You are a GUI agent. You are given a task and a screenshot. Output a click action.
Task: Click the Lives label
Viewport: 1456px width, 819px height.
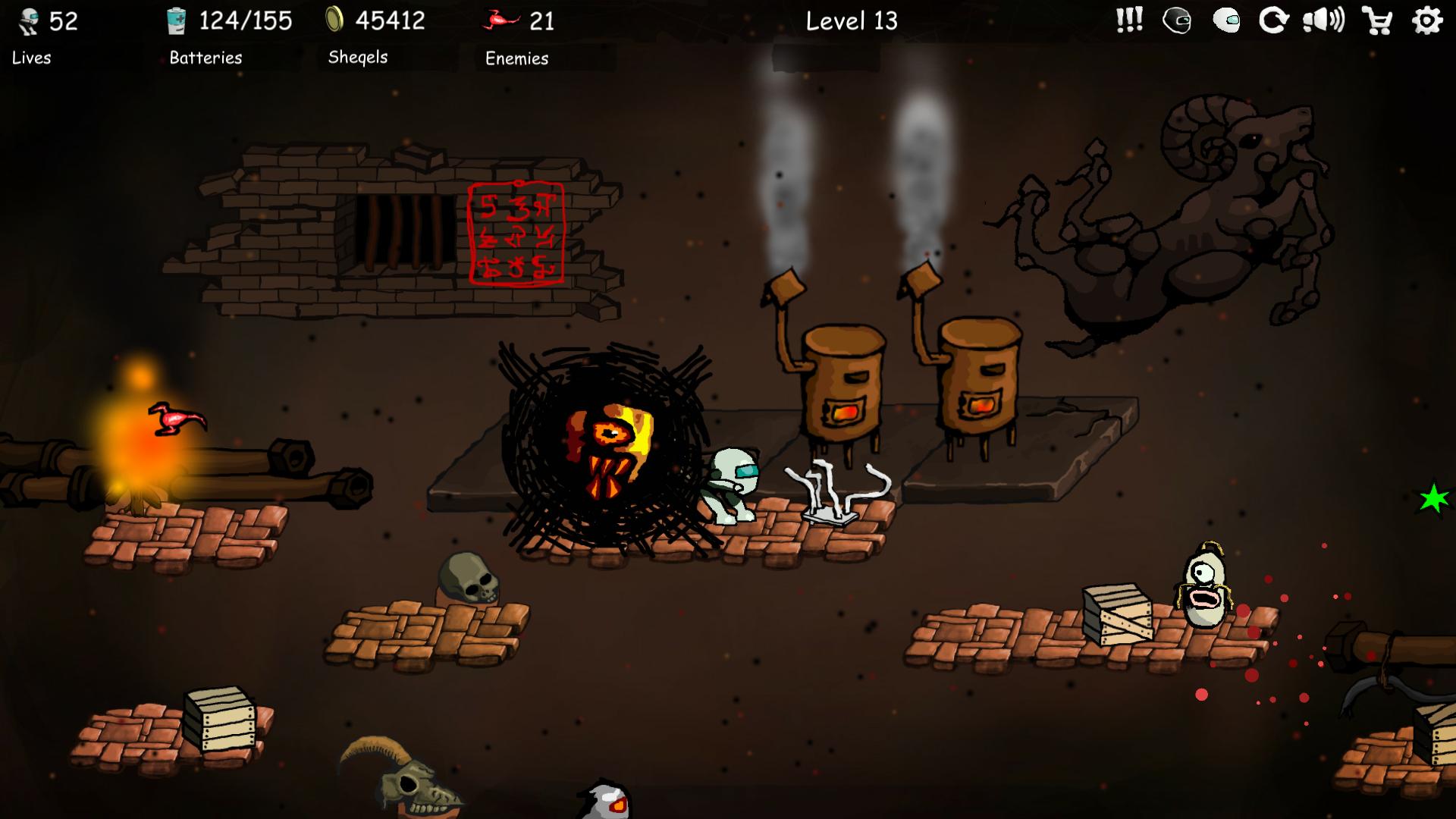31,58
